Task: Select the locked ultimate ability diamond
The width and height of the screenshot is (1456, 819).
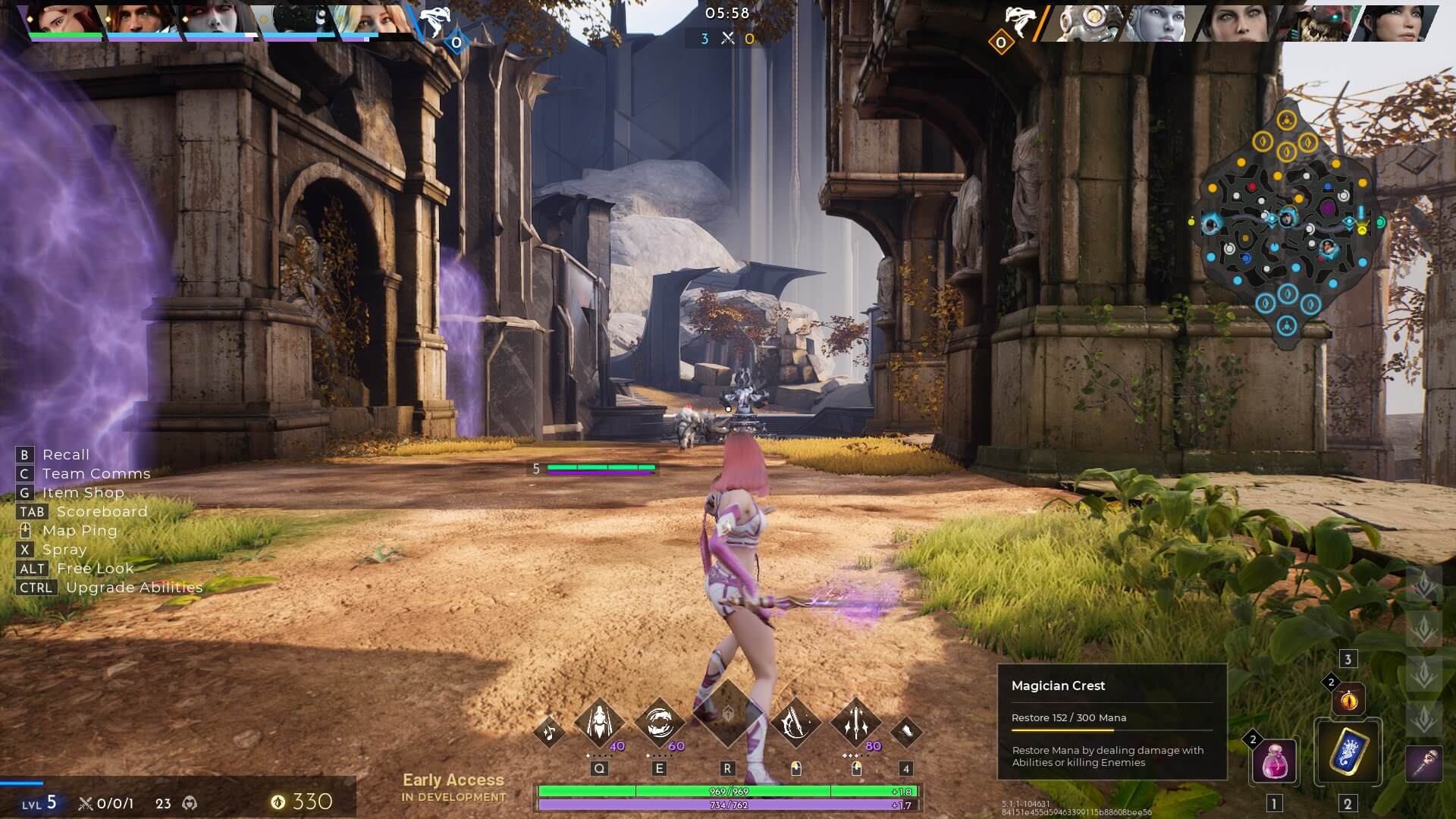Action: (727, 714)
